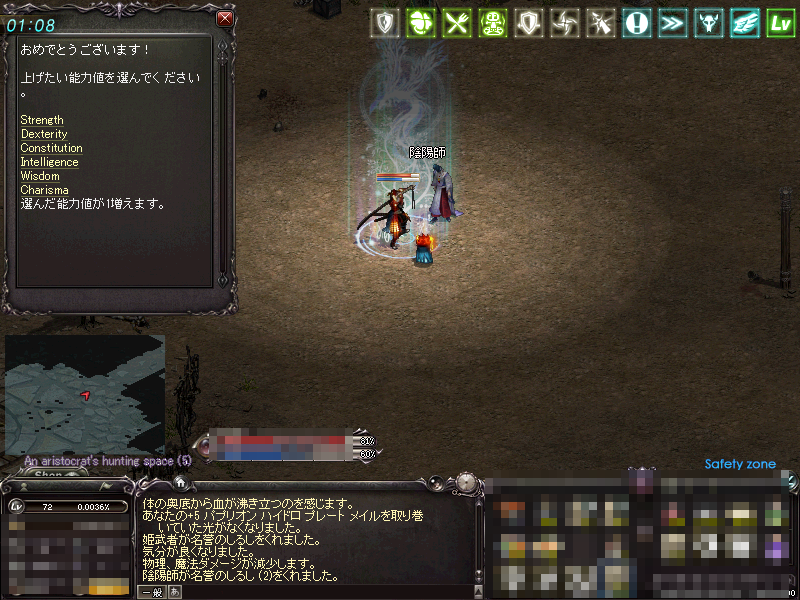The width and height of the screenshot is (800, 600).
Task: Select the double chevron haste icon
Action: point(672,23)
